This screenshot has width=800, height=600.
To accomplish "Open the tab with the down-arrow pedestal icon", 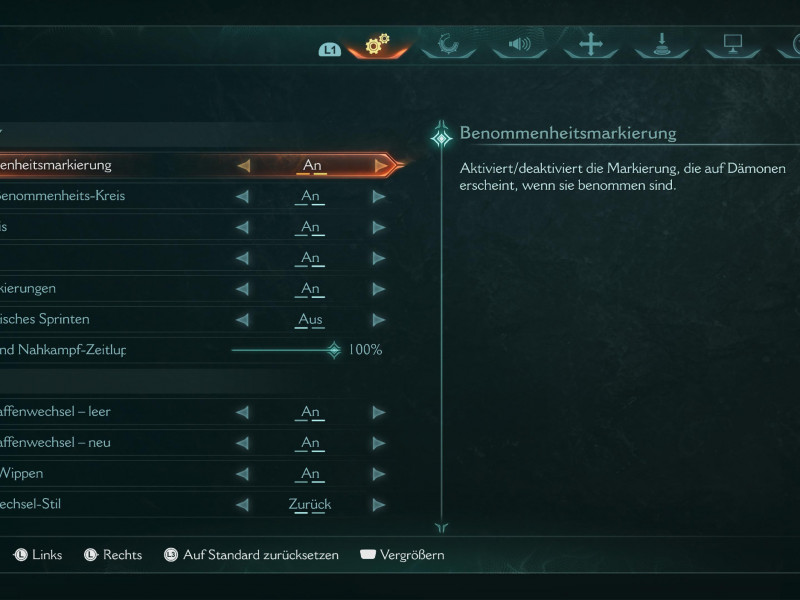I will pyautogui.click(x=662, y=44).
